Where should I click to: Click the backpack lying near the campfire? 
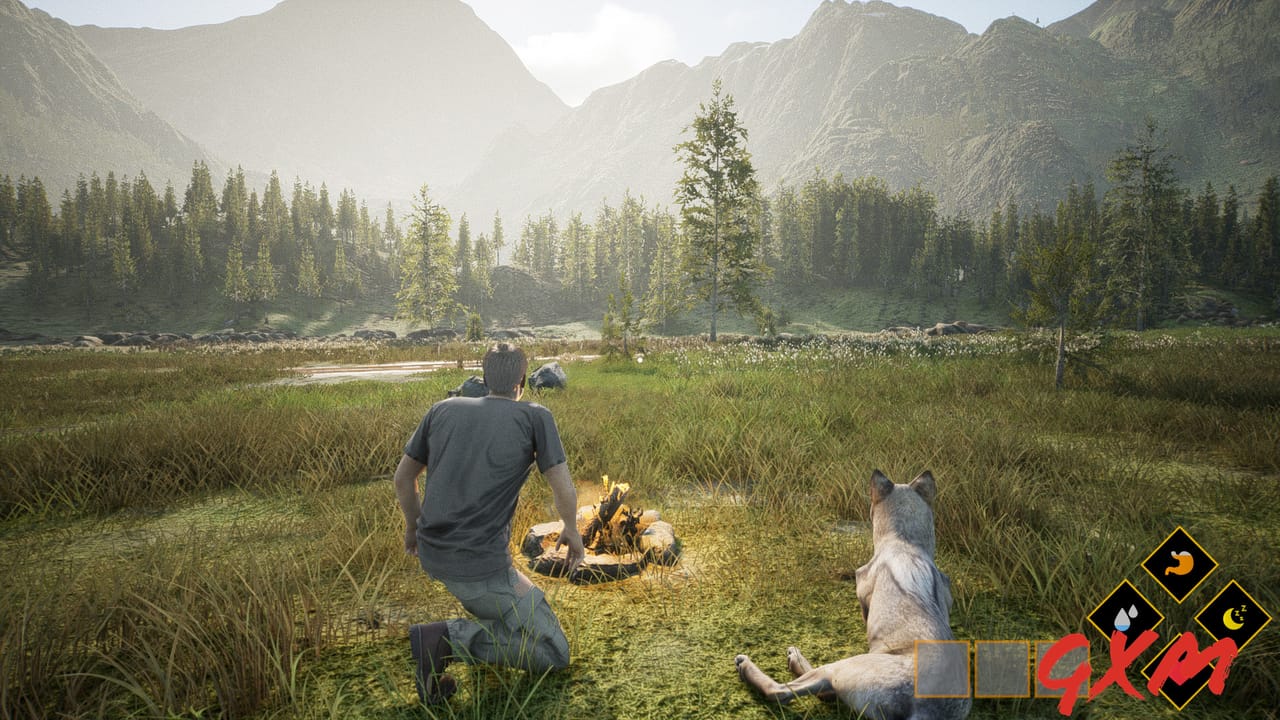[473, 384]
